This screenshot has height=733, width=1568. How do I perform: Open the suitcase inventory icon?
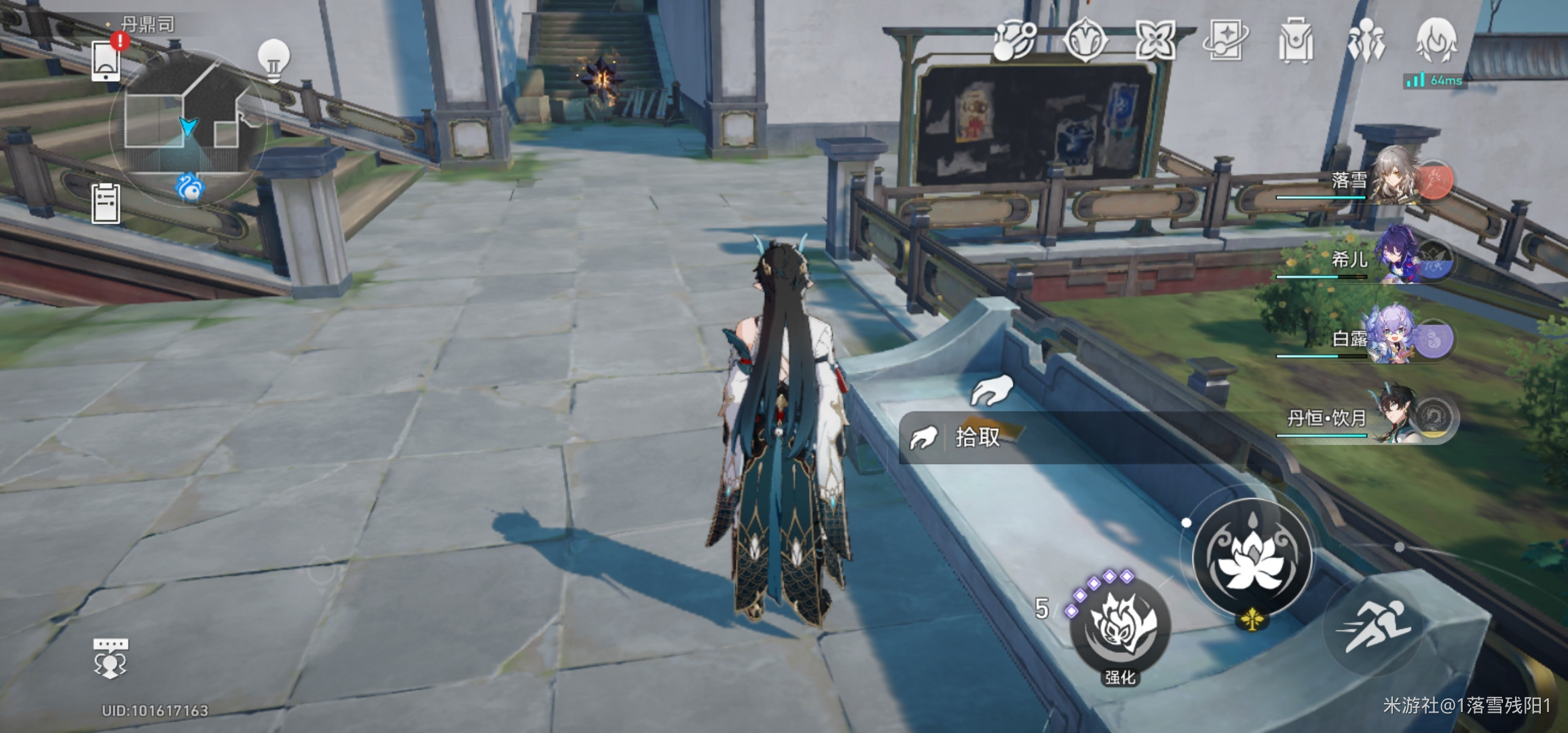[x=1295, y=41]
